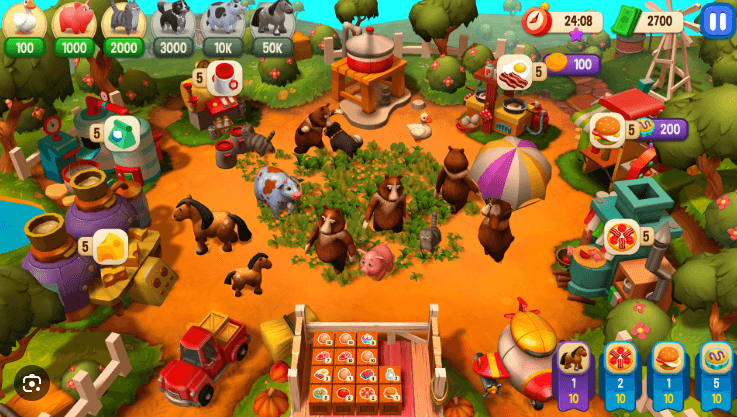Select the horse priced at 50K

[x=272, y=24]
